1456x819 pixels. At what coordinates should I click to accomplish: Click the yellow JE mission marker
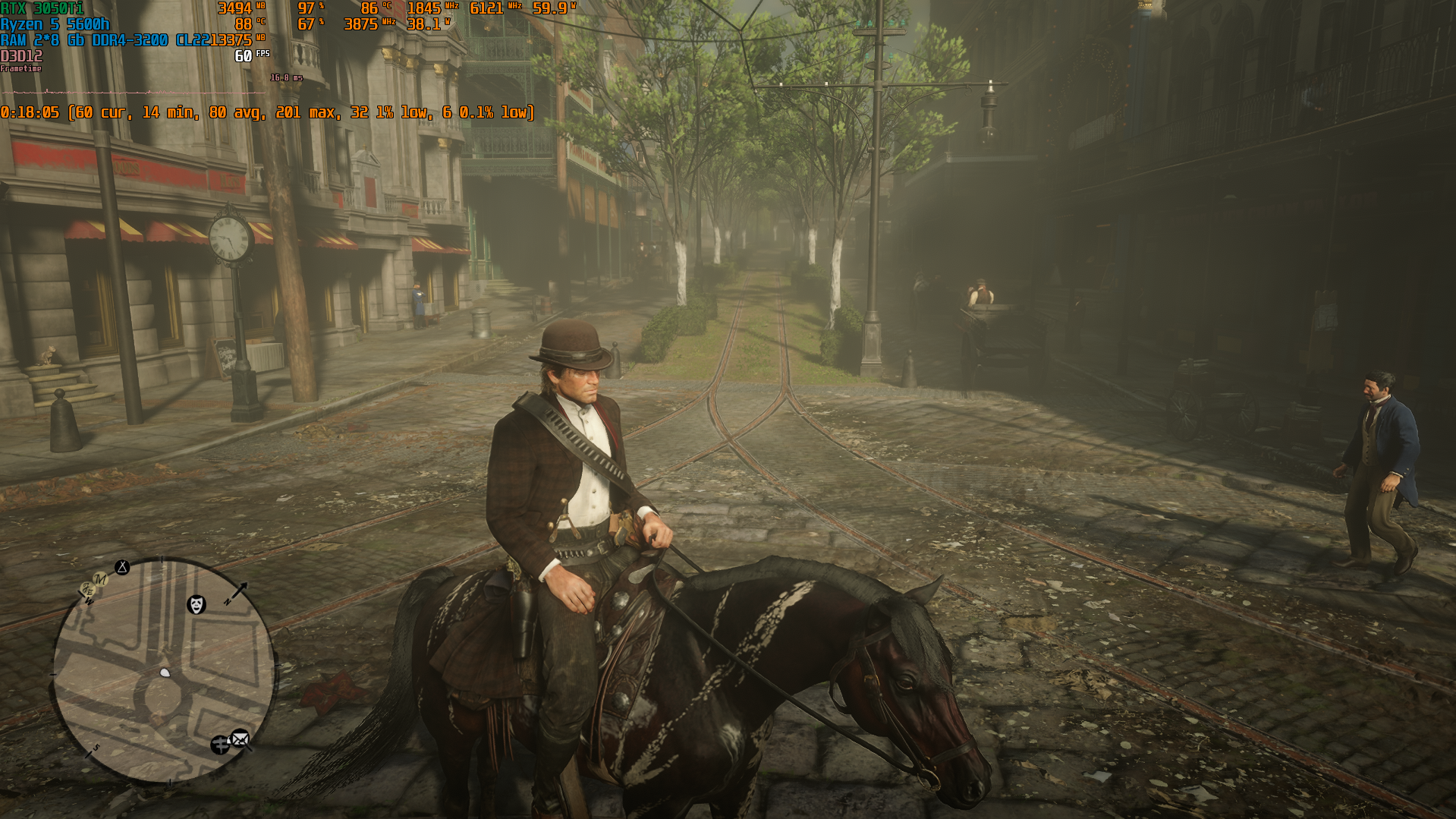[x=87, y=591]
